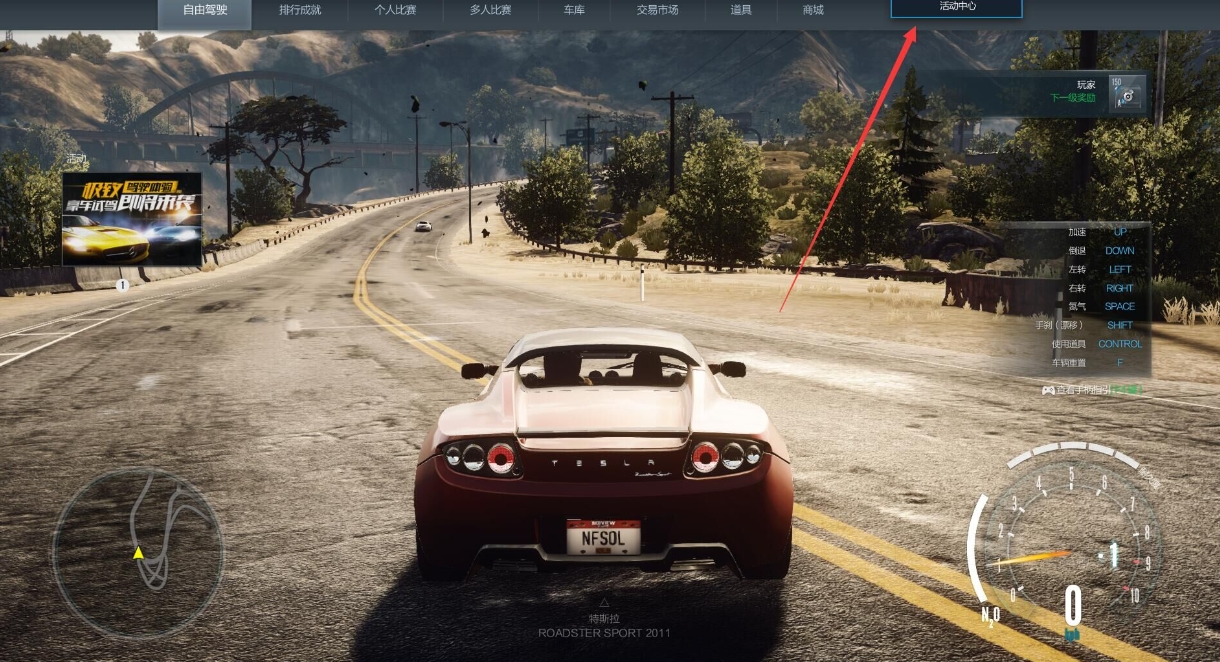Screen dimensions: 1220x662
Task: Open the 排行成就 rankings and achievements tab
Action: (x=300, y=10)
